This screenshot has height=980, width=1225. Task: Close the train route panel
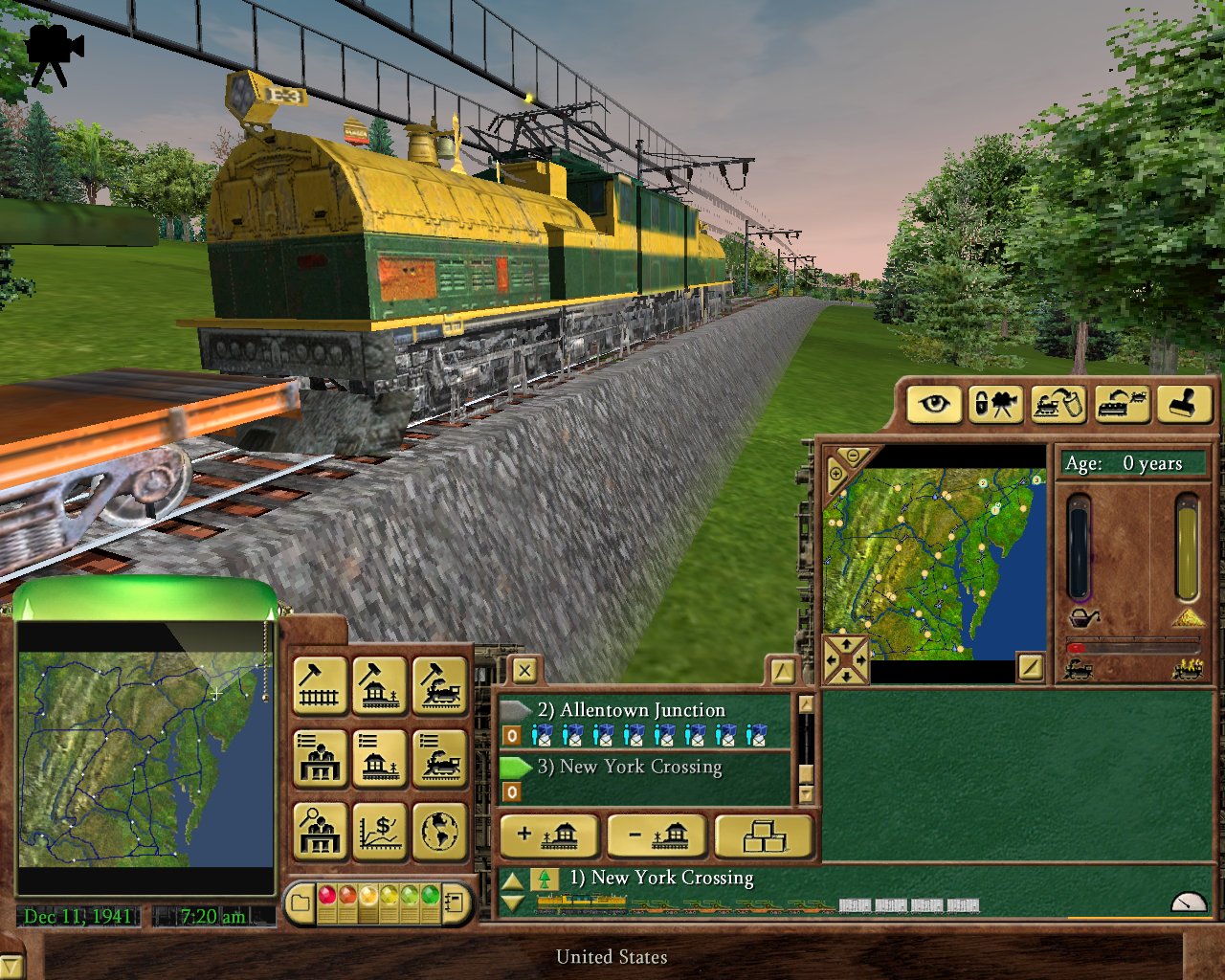click(x=523, y=670)
